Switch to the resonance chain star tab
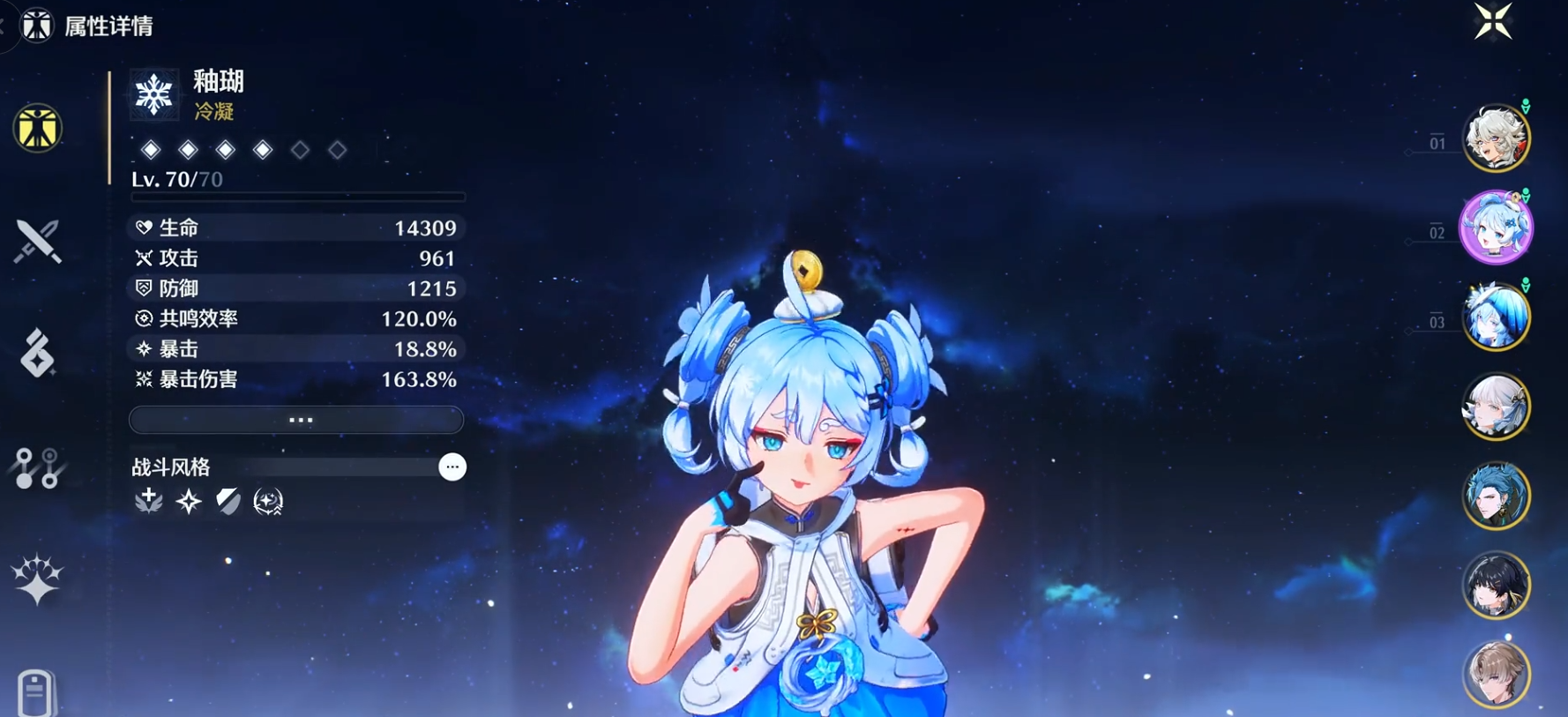Image resolution: width=1568 pixels, height=717 pixels. point(37,579)
